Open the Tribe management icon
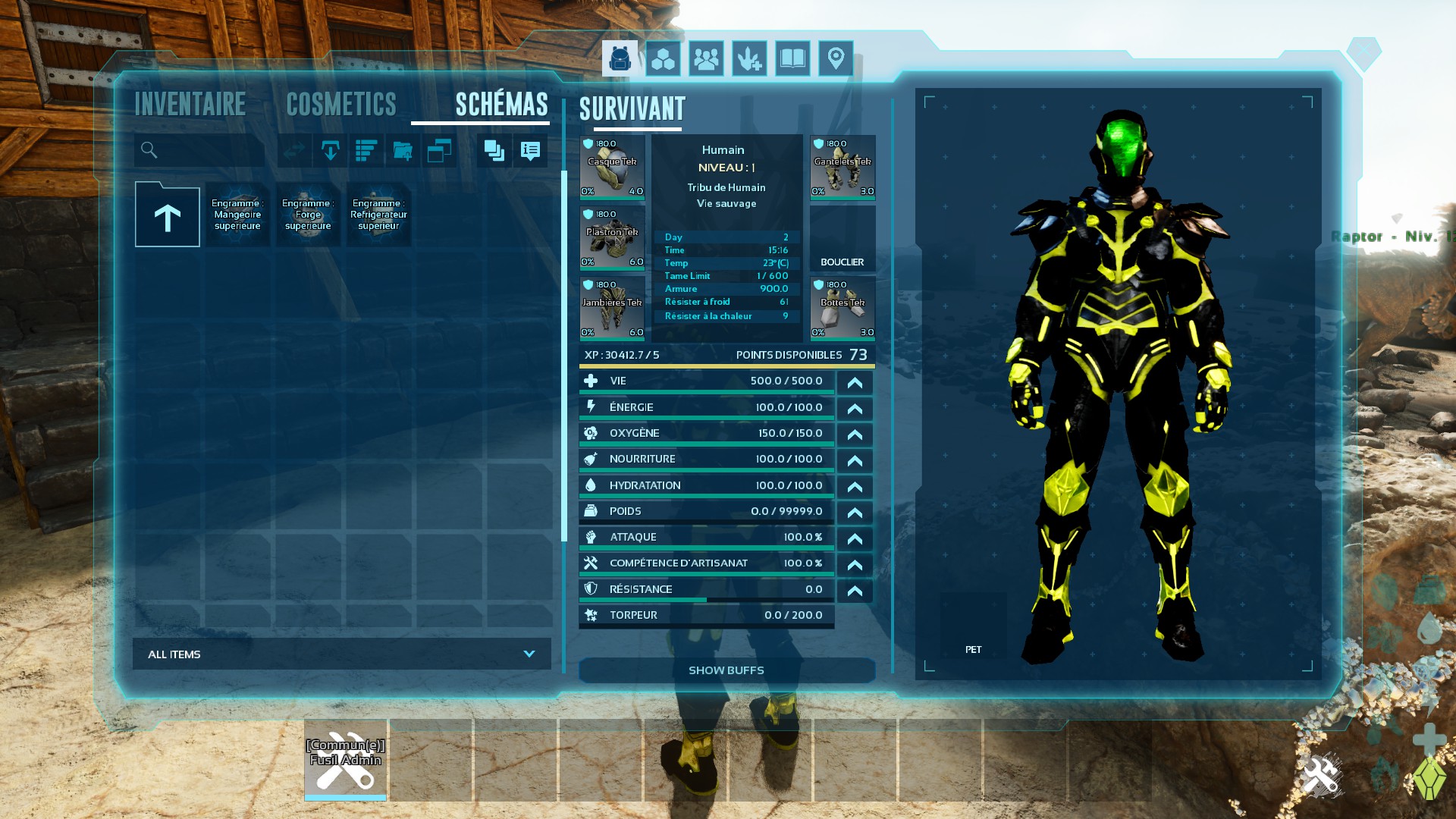 (x=706, y=58)
